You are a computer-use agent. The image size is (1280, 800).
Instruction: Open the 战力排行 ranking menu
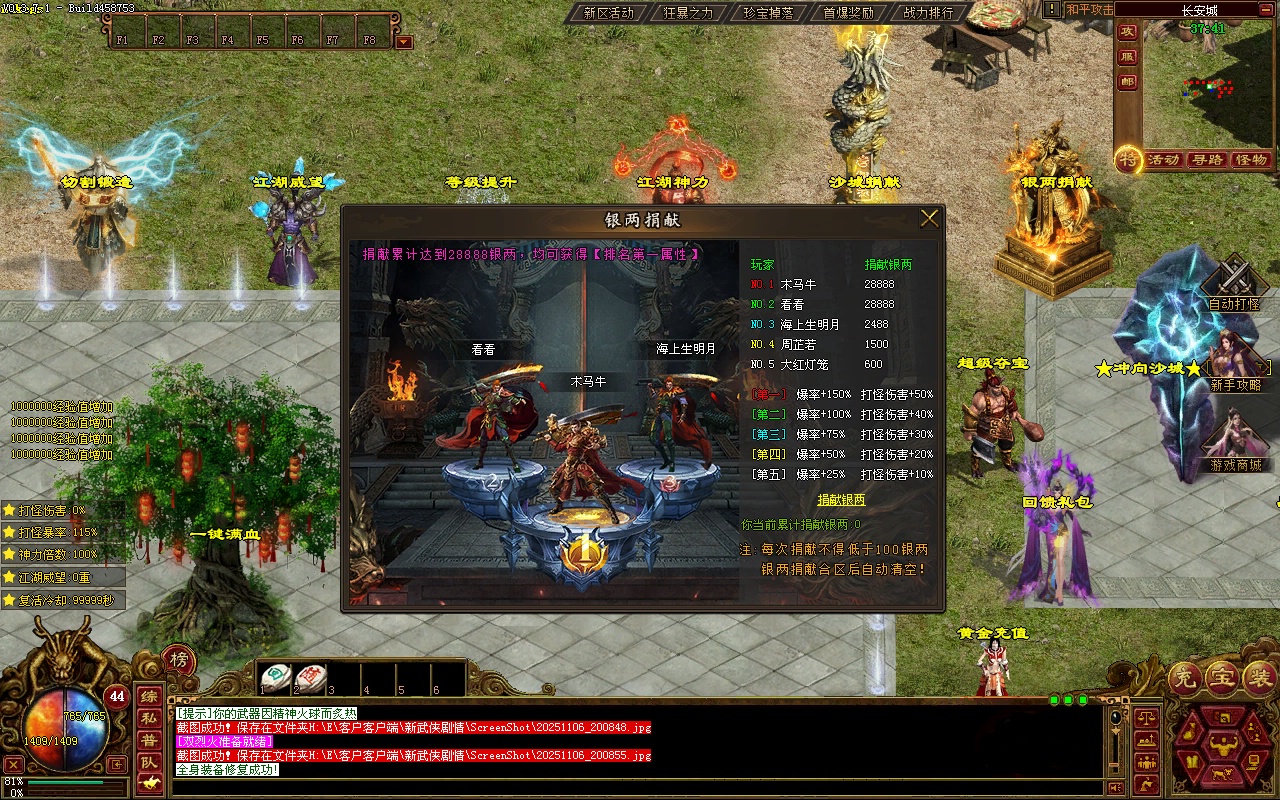pos(928,13)
